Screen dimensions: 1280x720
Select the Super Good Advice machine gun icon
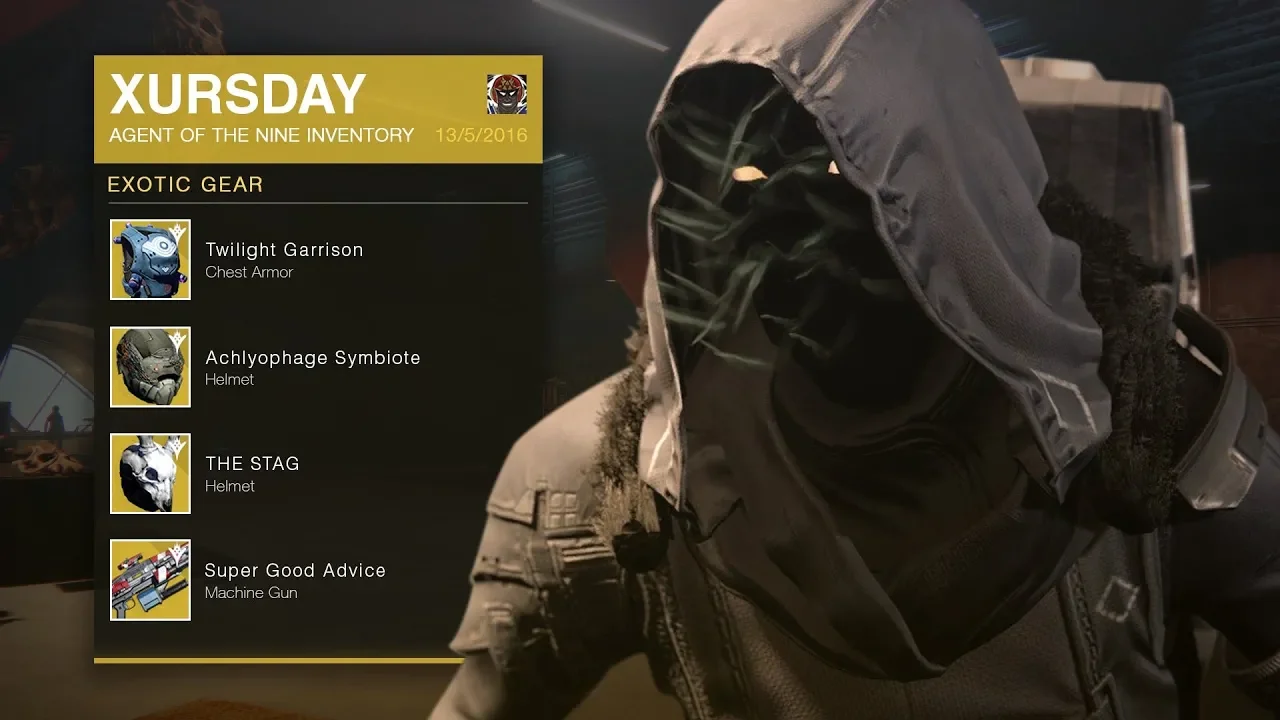tap(150, 580)
